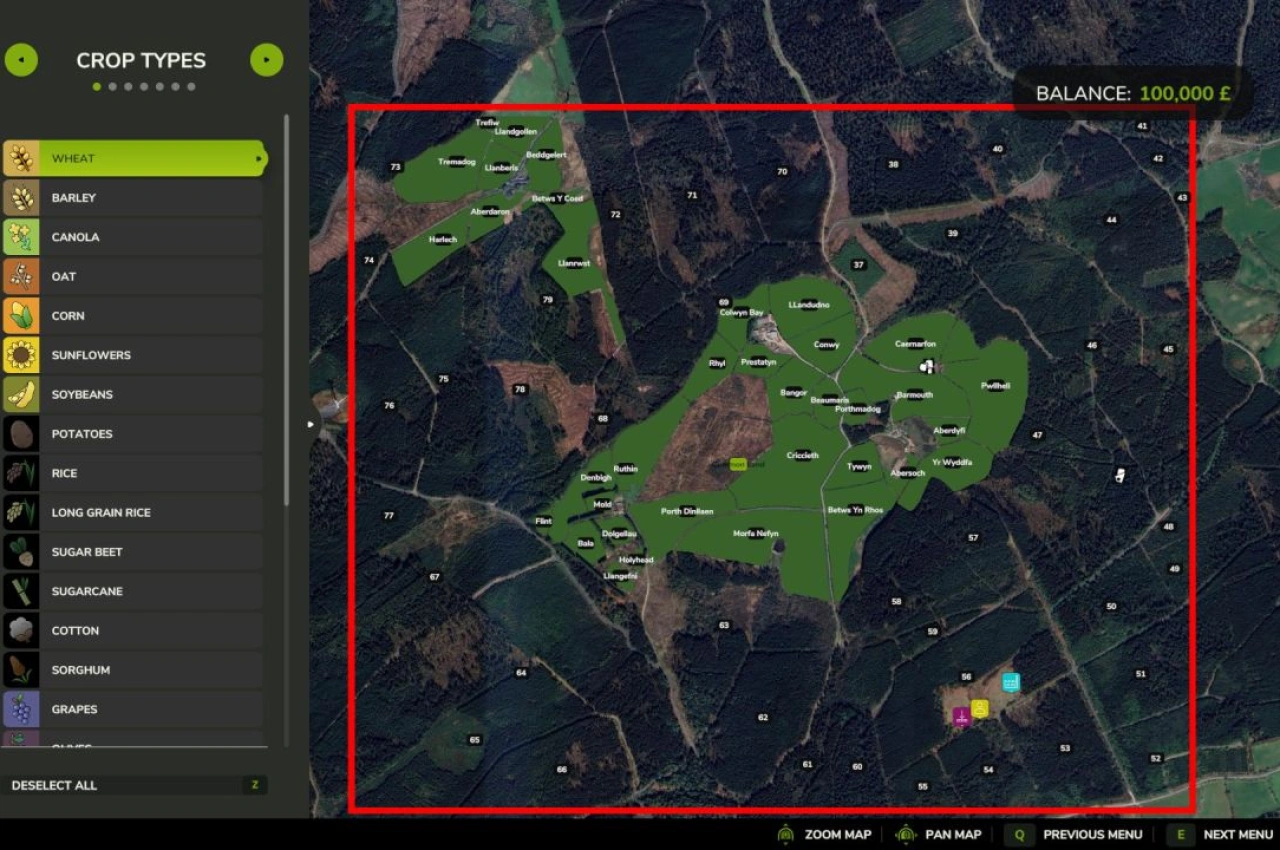
Task: Select the Grapes crop icon
Action: tap(22, 709)
